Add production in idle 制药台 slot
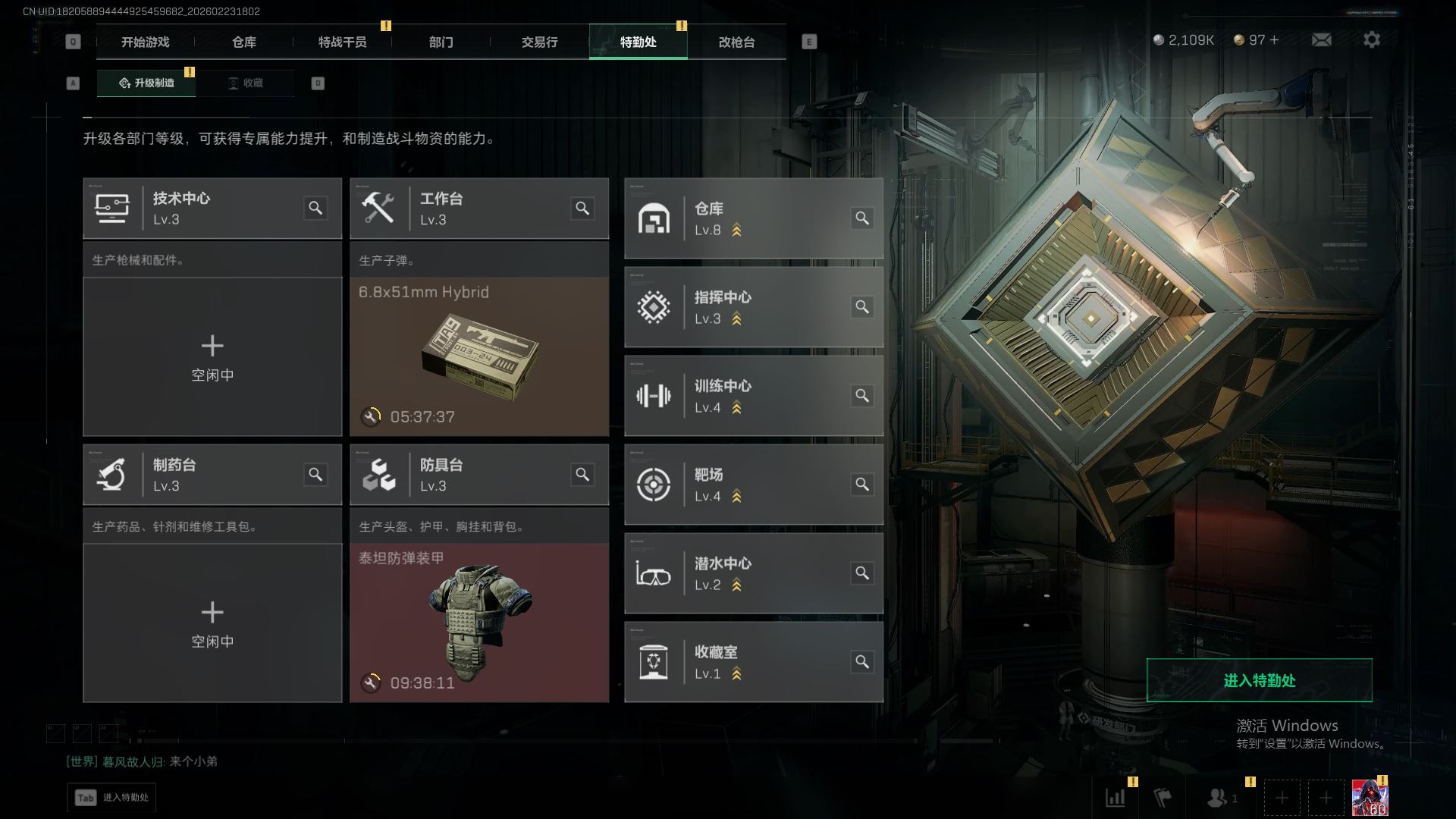 pos(212,623)
